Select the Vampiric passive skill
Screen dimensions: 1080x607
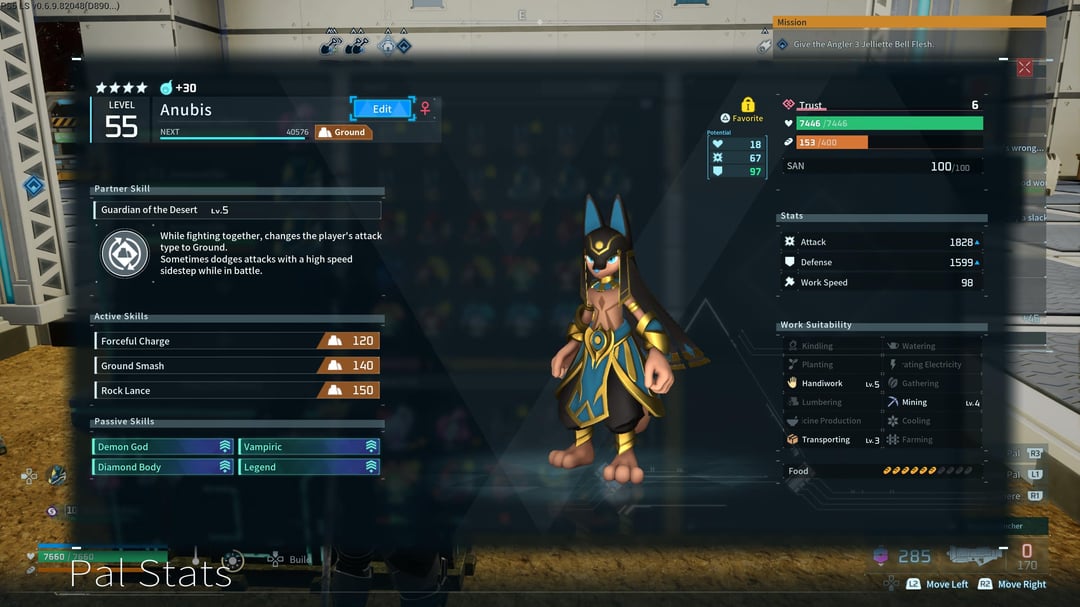tap(309, 447)
